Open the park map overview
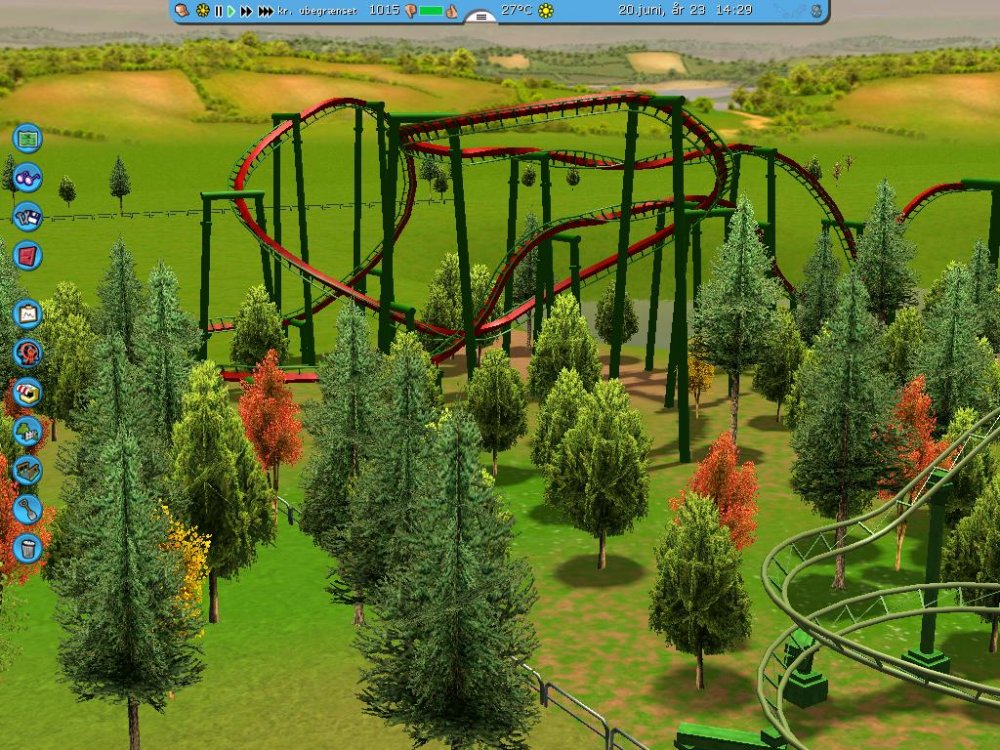 (x=27, y=137)
